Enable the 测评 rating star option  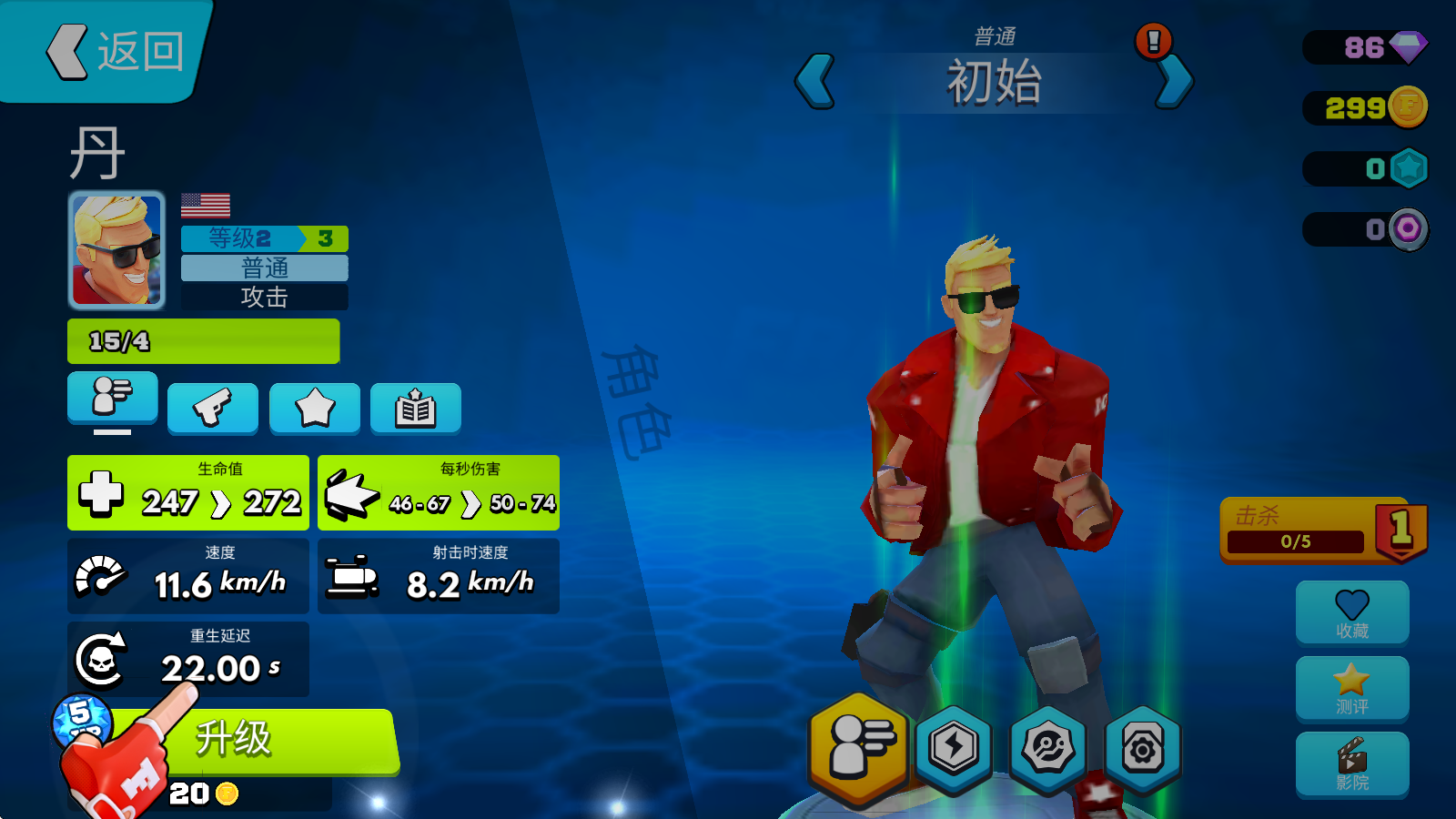coord(1352,689)
